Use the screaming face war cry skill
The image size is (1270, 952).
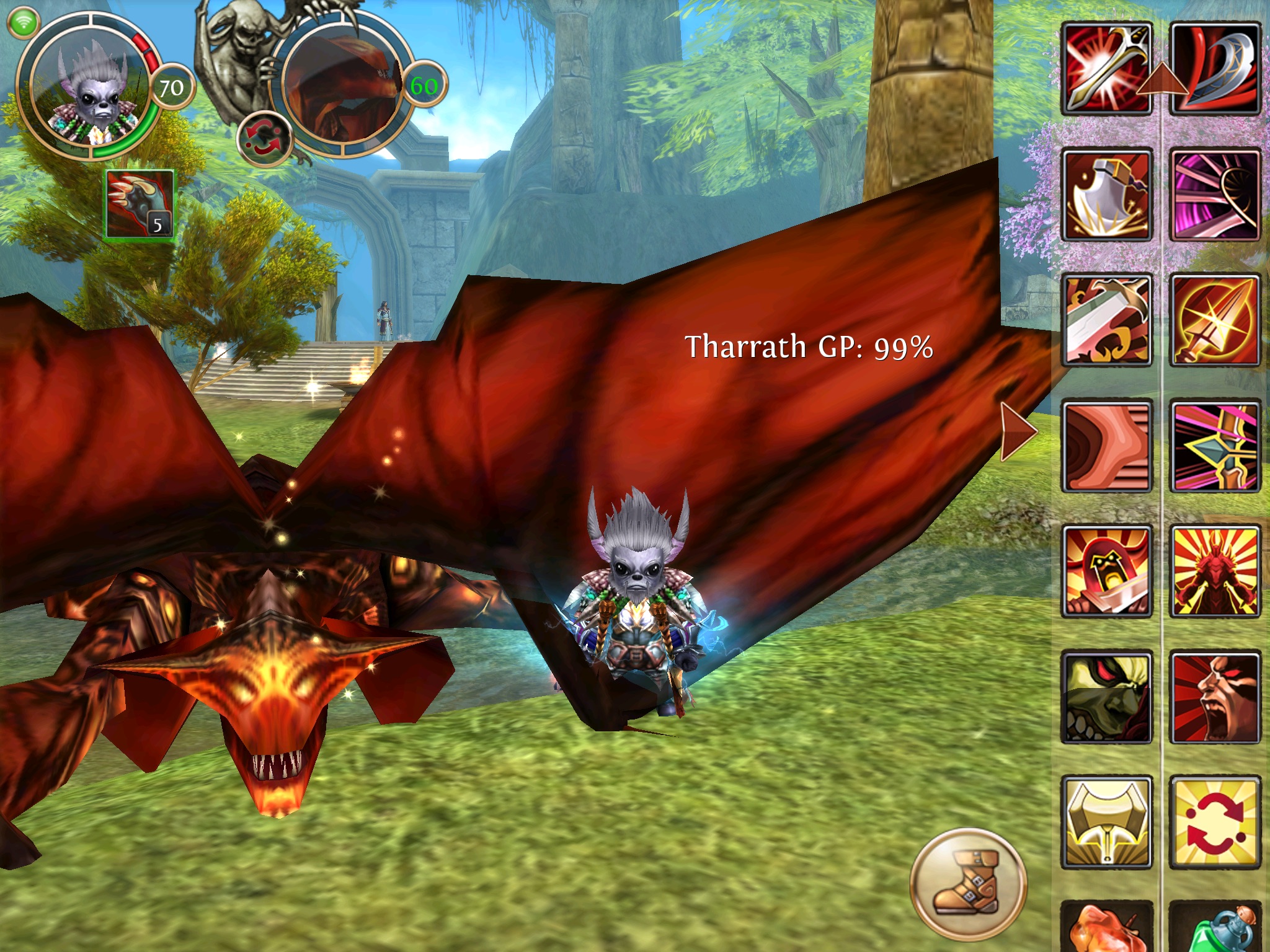coord(1215,697)
